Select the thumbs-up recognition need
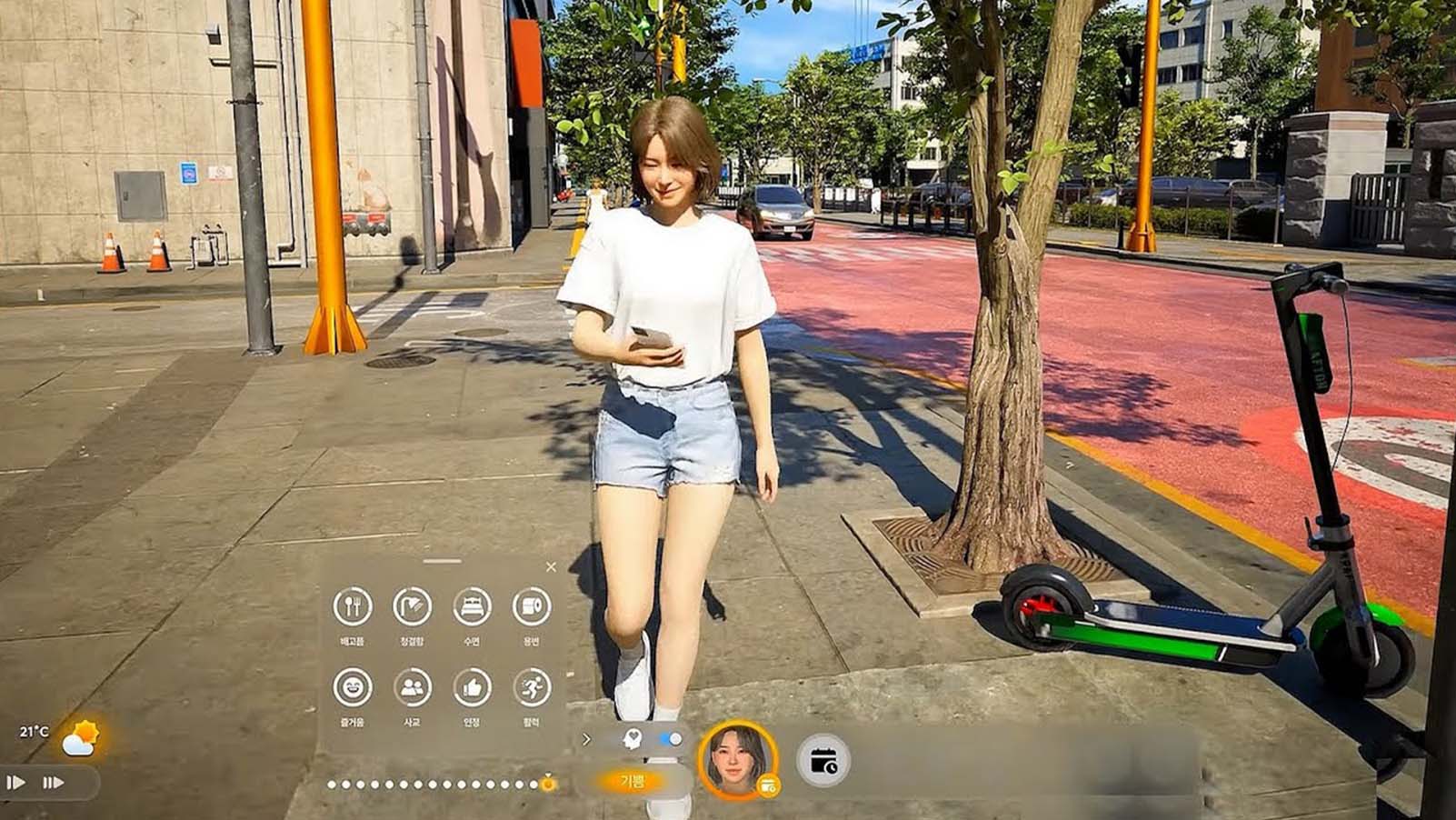1456x820 pixels. pos(472,687)
